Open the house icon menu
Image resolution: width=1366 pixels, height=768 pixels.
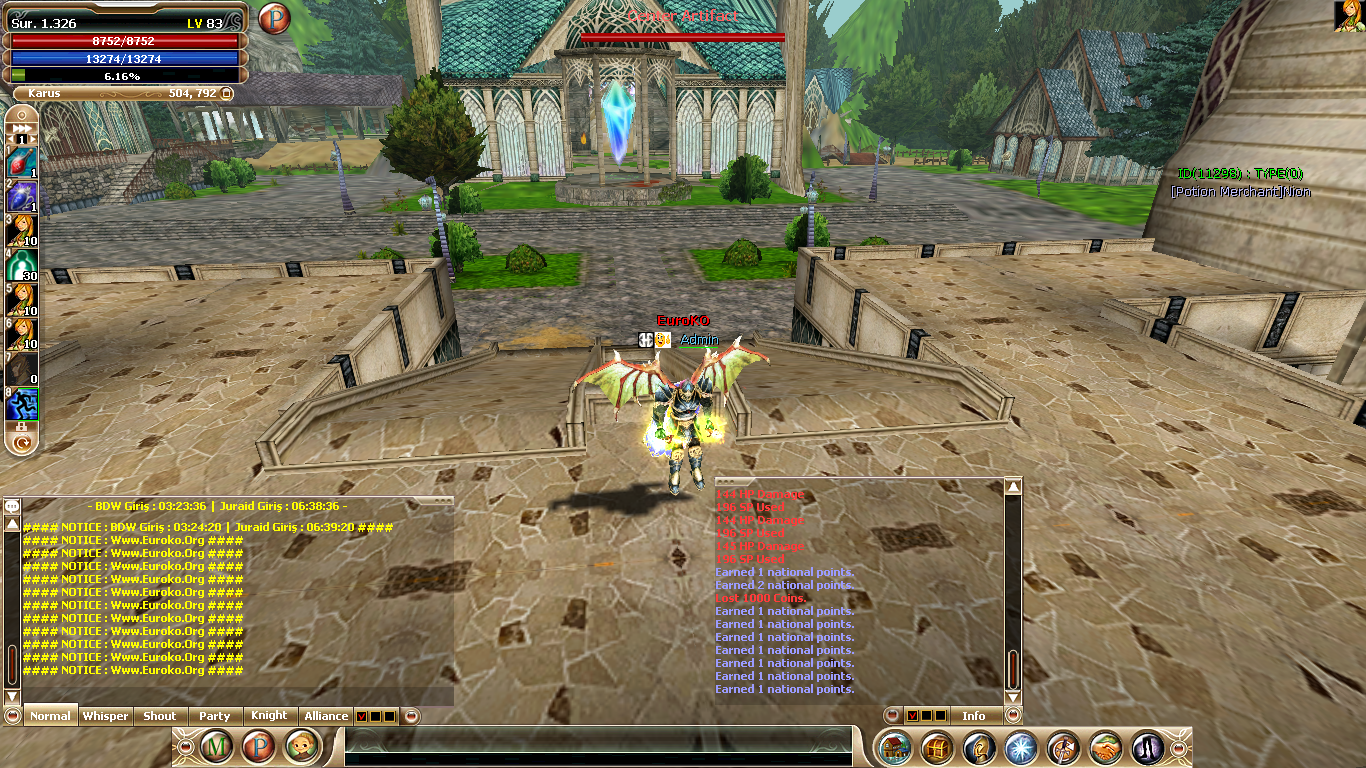pos(895,748)
